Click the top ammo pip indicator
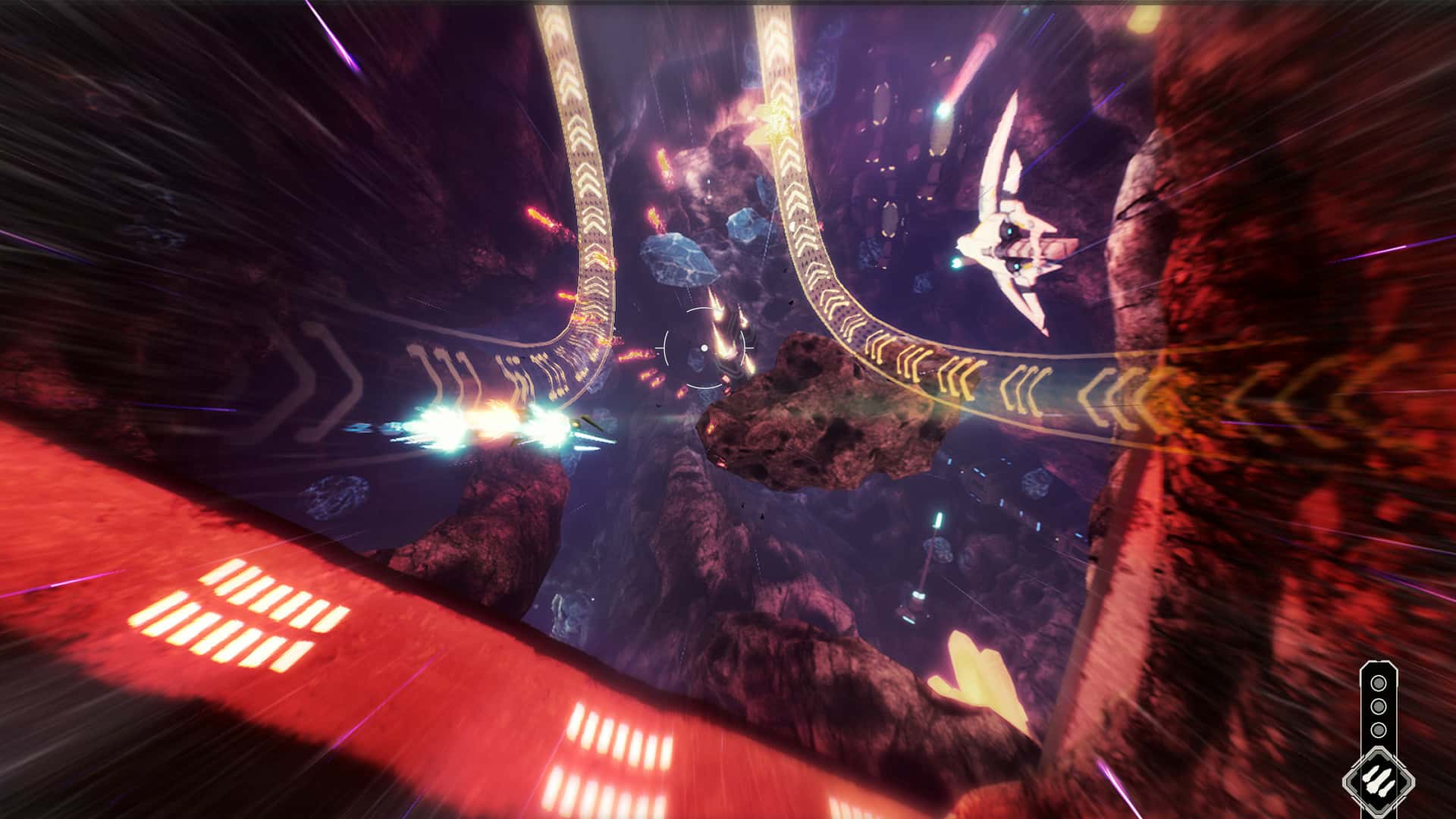Image resolution: width=1456 pixels, height=819 pixels. (x=1379, y=682)
